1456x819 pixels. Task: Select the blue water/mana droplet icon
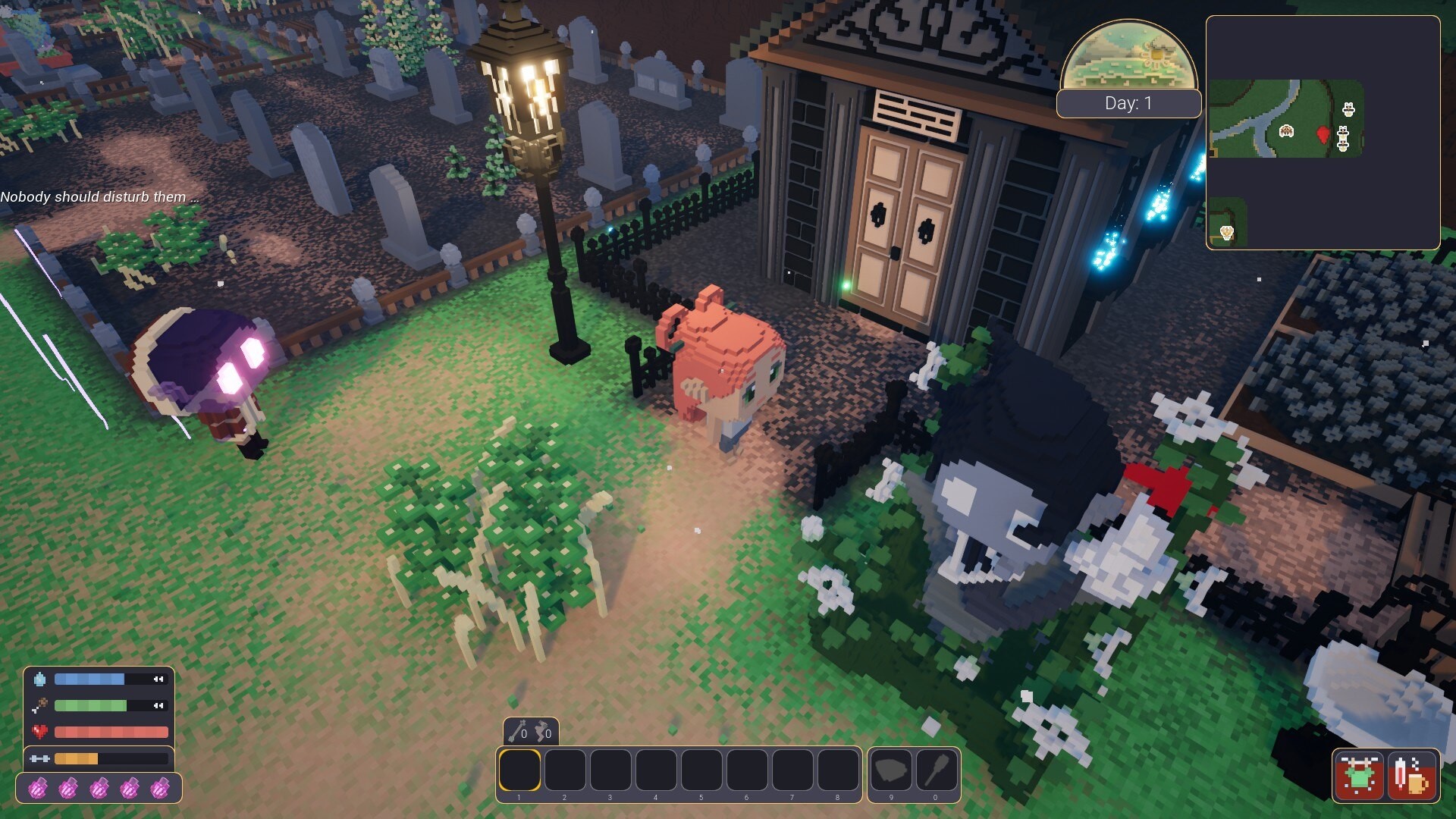click(x=39, y=679)
